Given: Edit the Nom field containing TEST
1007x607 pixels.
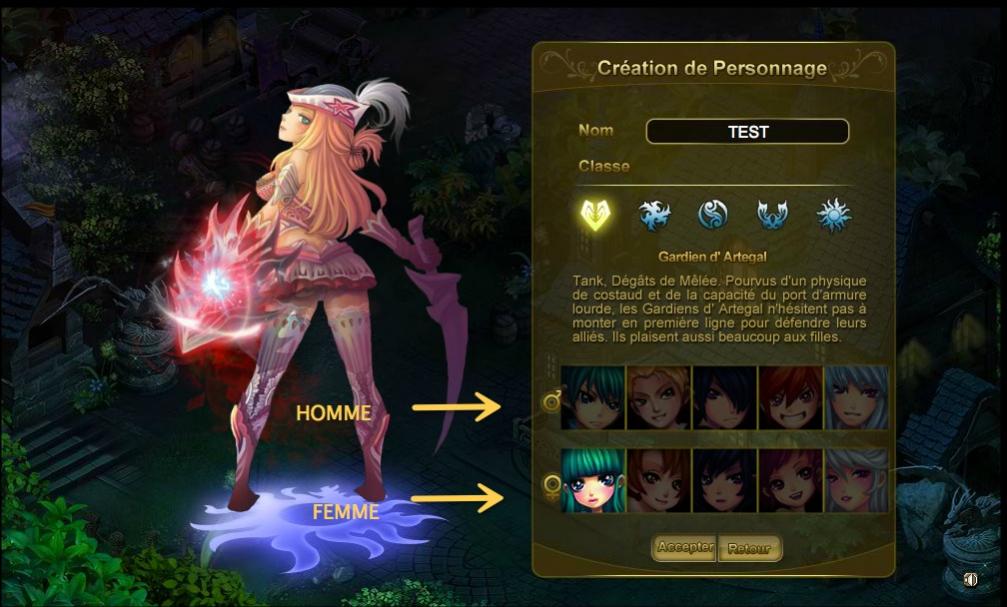Looking at the screenshot, I should [747, 132].
